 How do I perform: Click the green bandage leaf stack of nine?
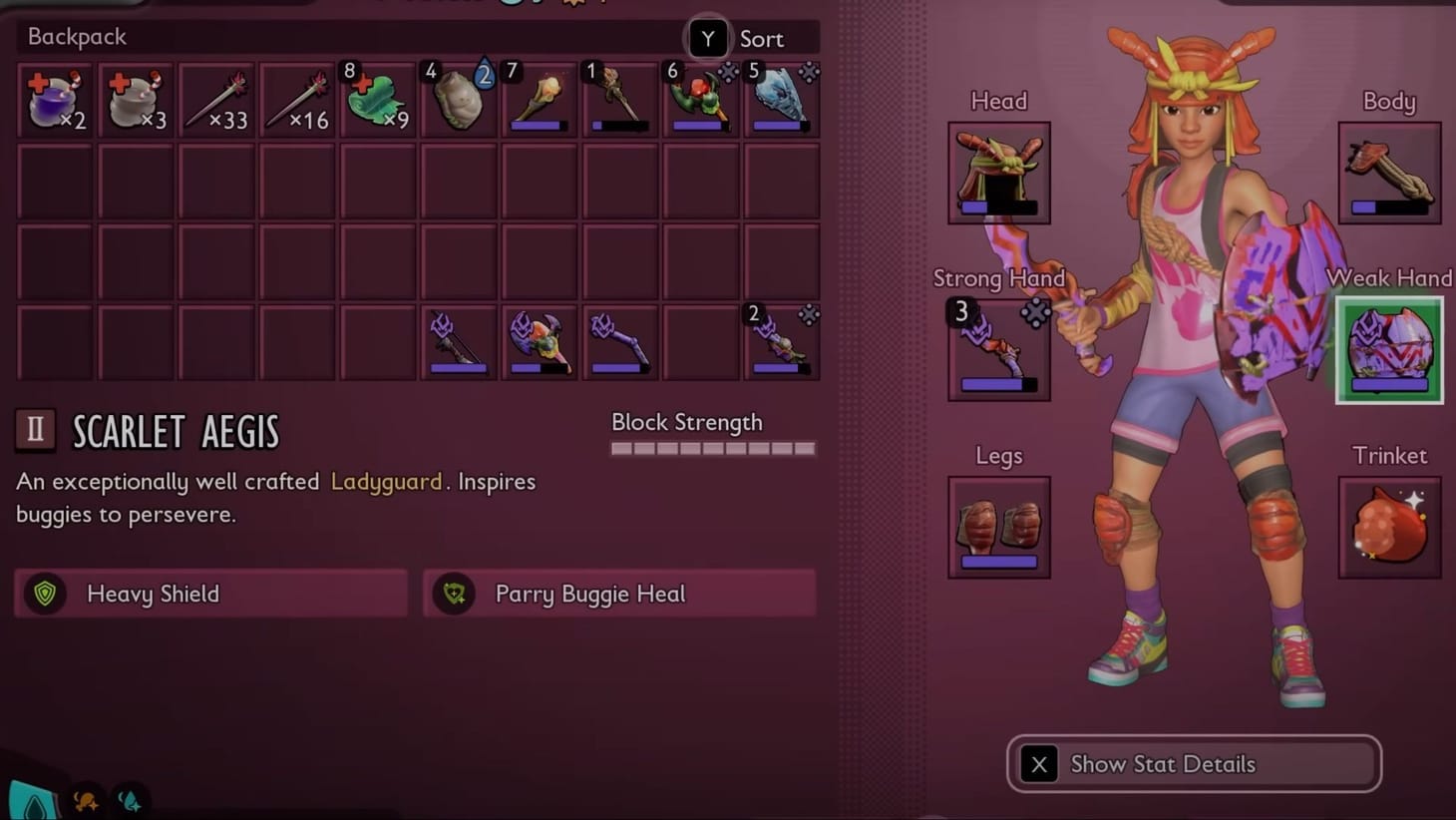378,97
